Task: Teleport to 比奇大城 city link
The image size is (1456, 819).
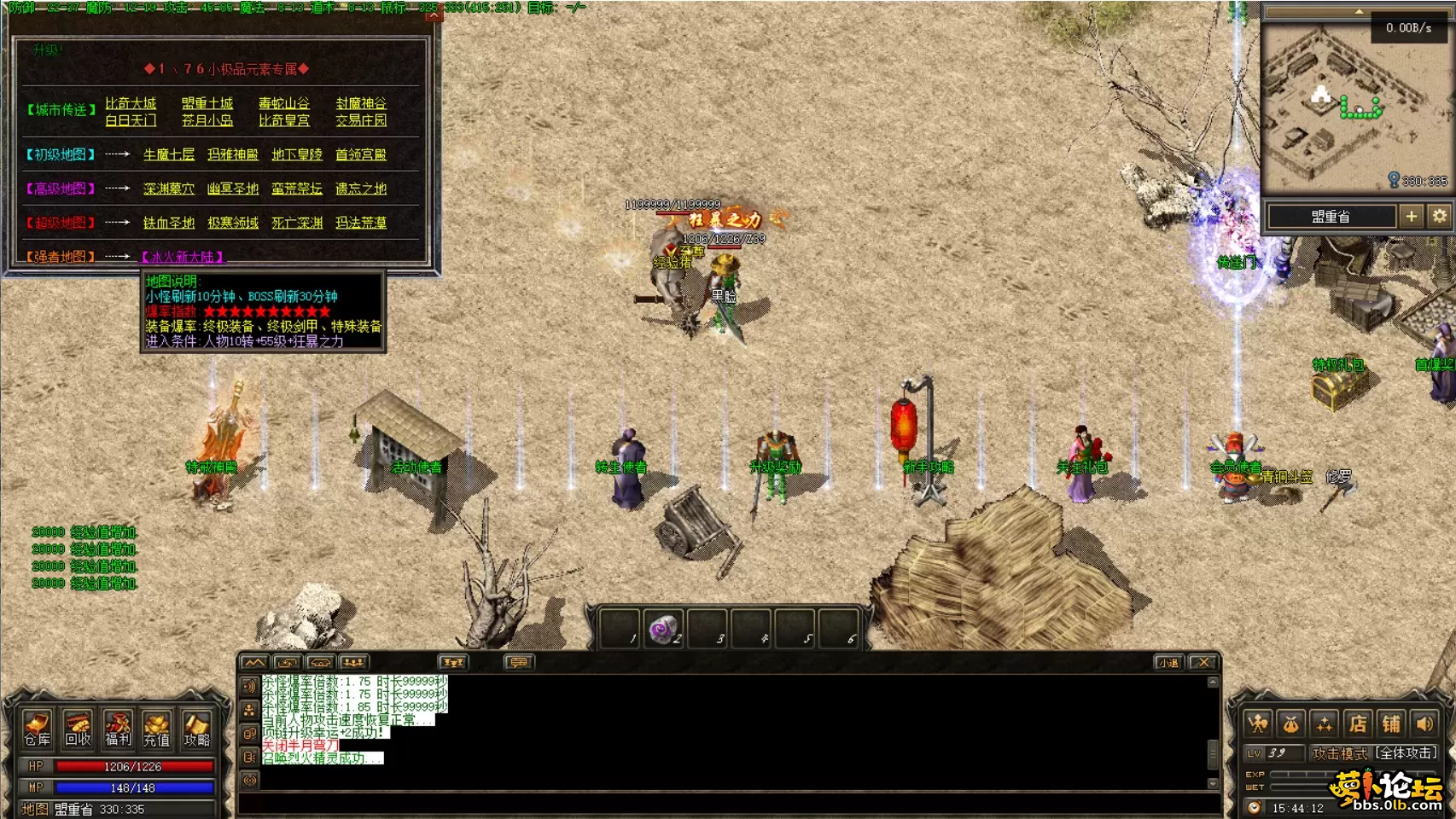Action: click(x=131, y=103)
